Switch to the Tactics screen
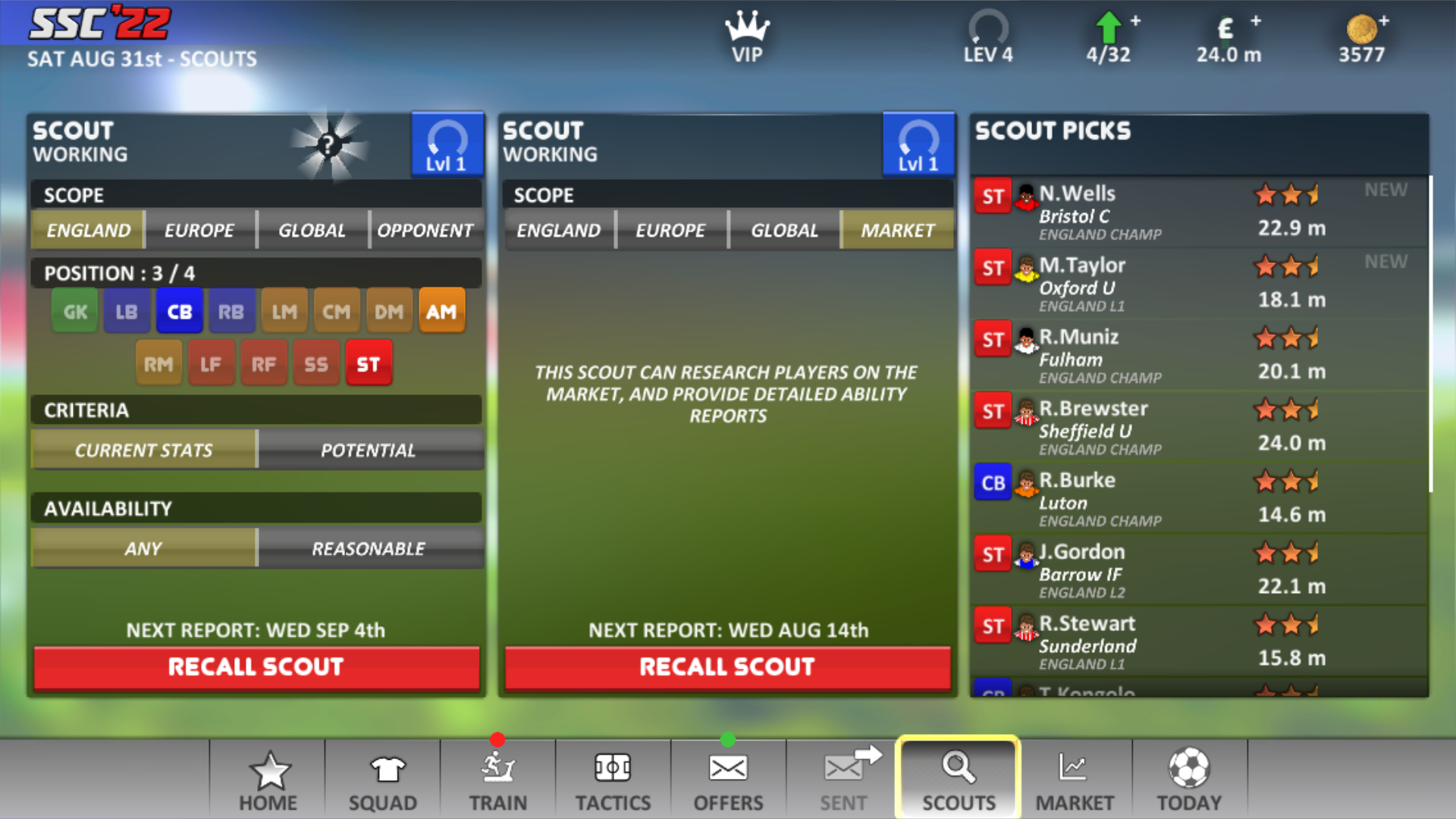 pyautogui.click(x=613, y=781)
